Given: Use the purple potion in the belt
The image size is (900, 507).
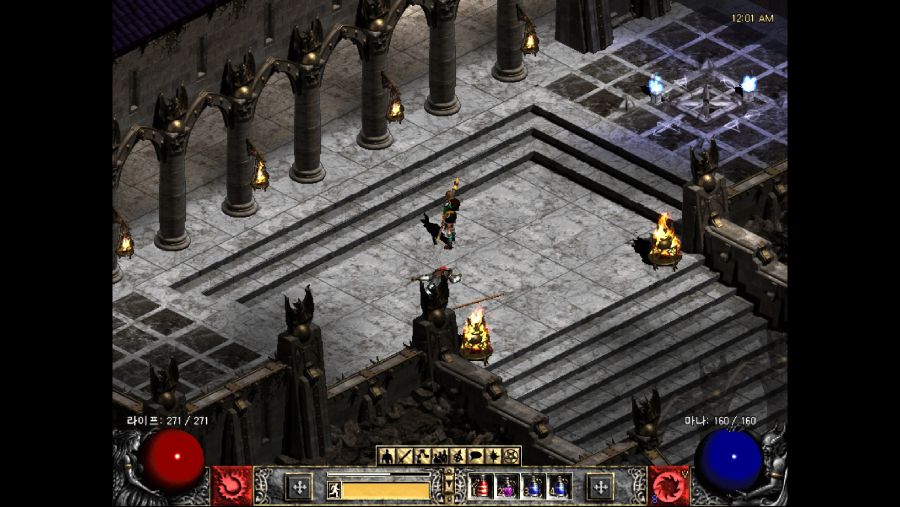Looking at the screenshot, I should (507, 486).
